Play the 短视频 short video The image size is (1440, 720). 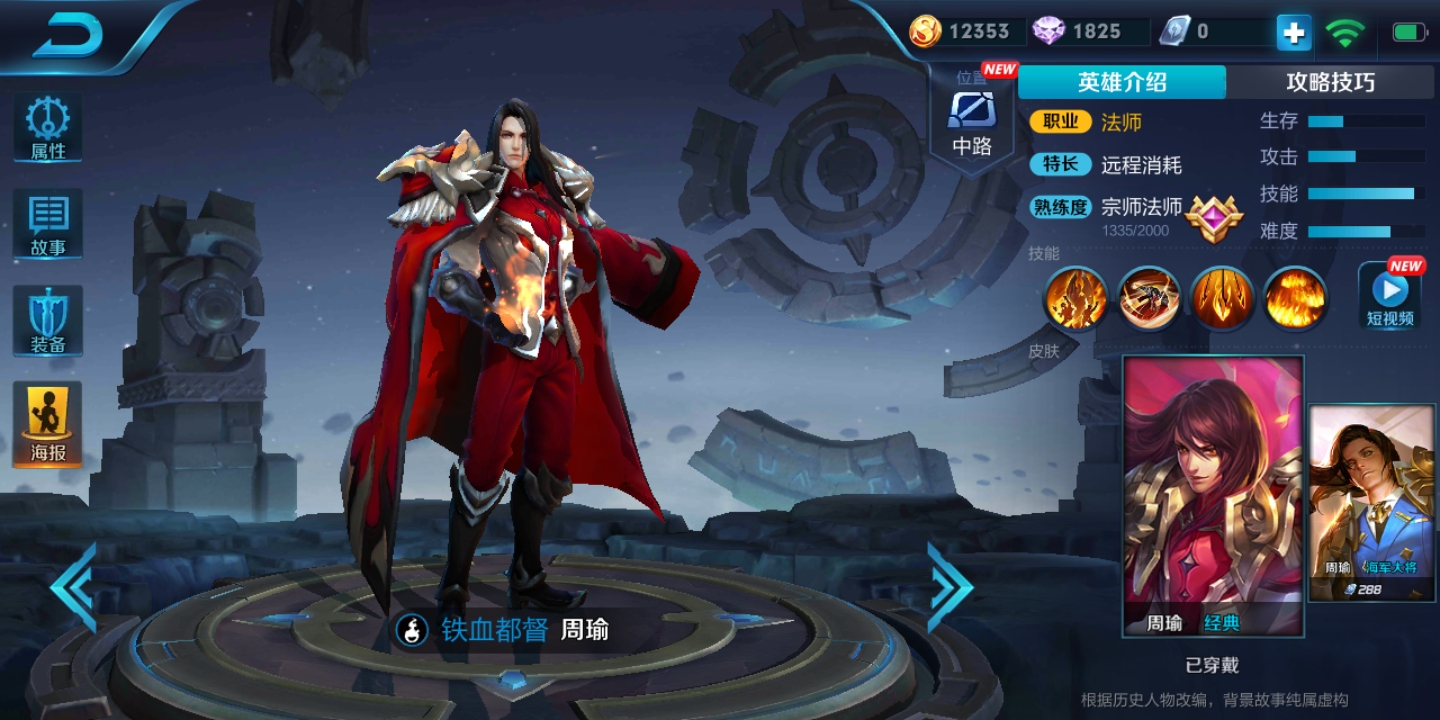(x=1390, y=297)
